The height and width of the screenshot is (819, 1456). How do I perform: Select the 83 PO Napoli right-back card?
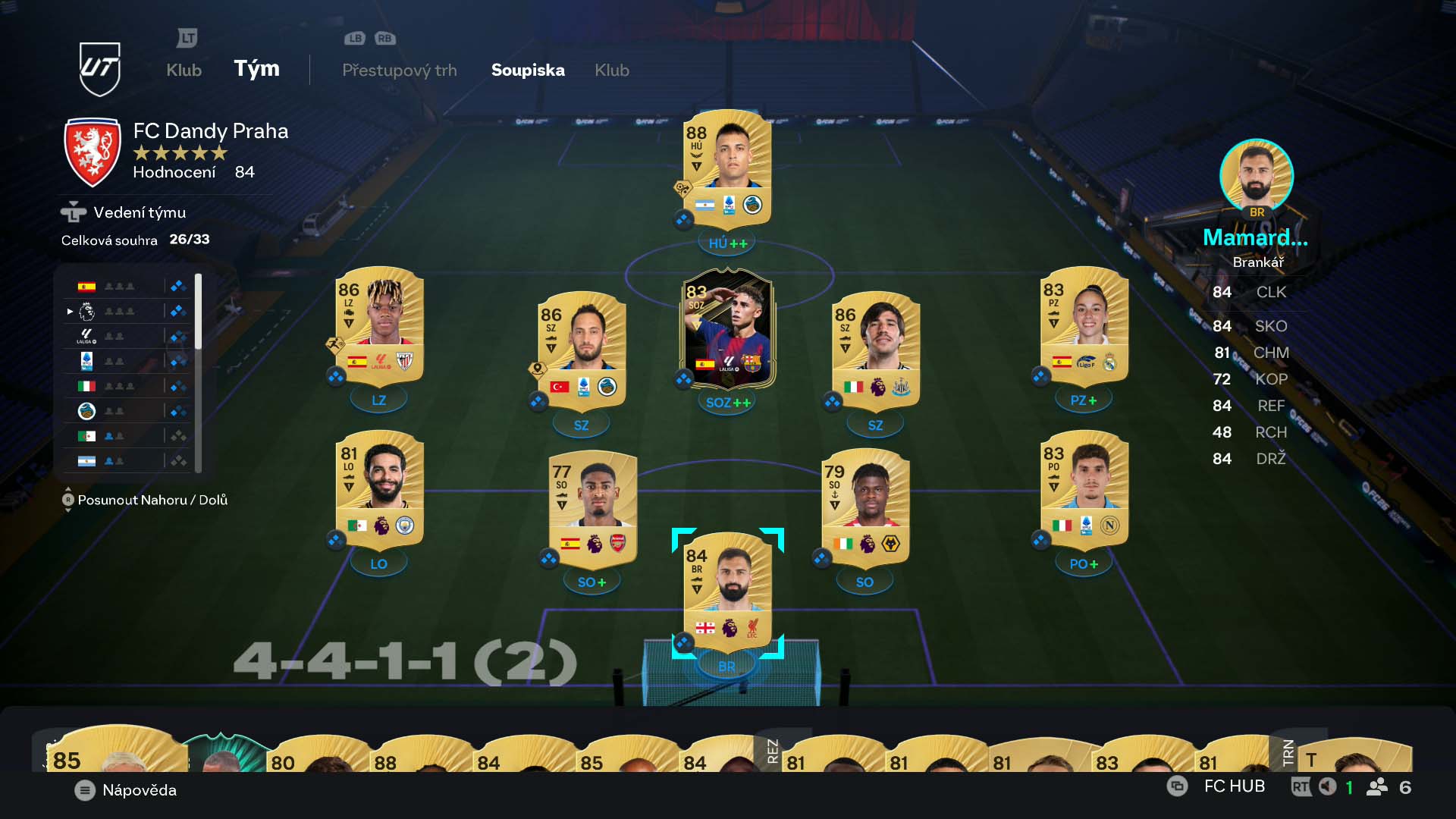point(1084,490)
